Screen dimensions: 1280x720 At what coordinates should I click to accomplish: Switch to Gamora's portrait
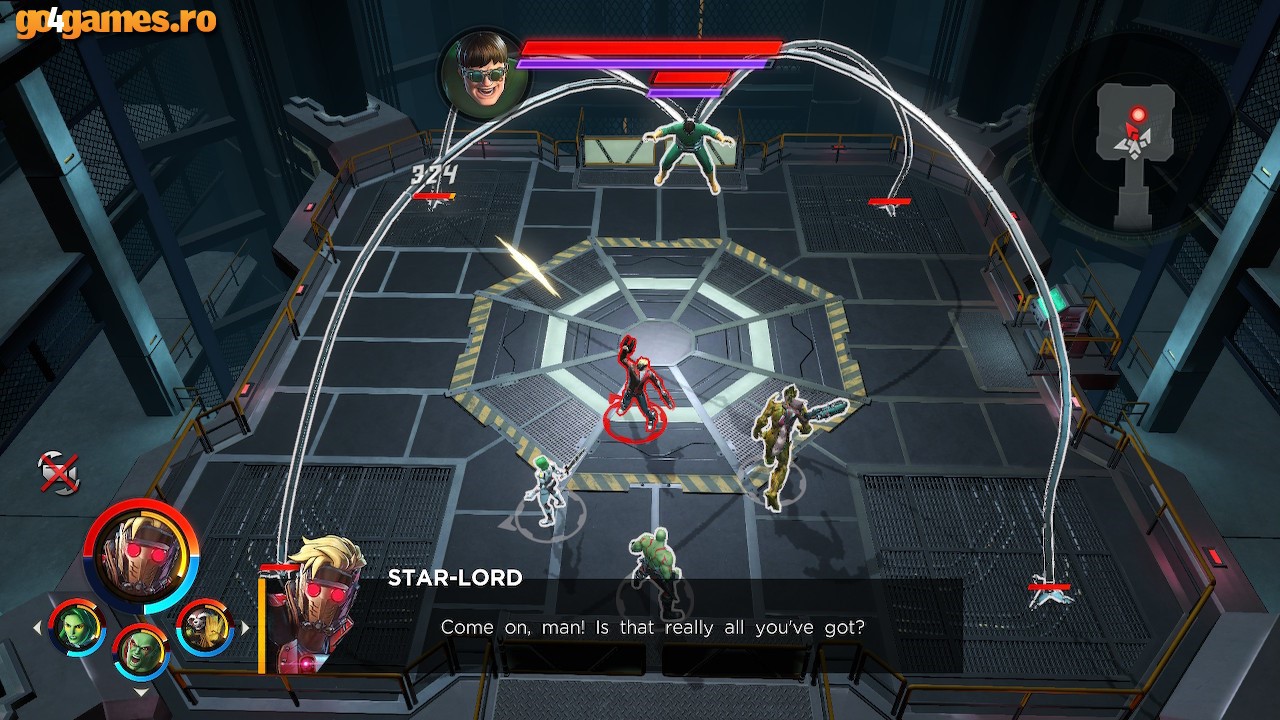77,627
